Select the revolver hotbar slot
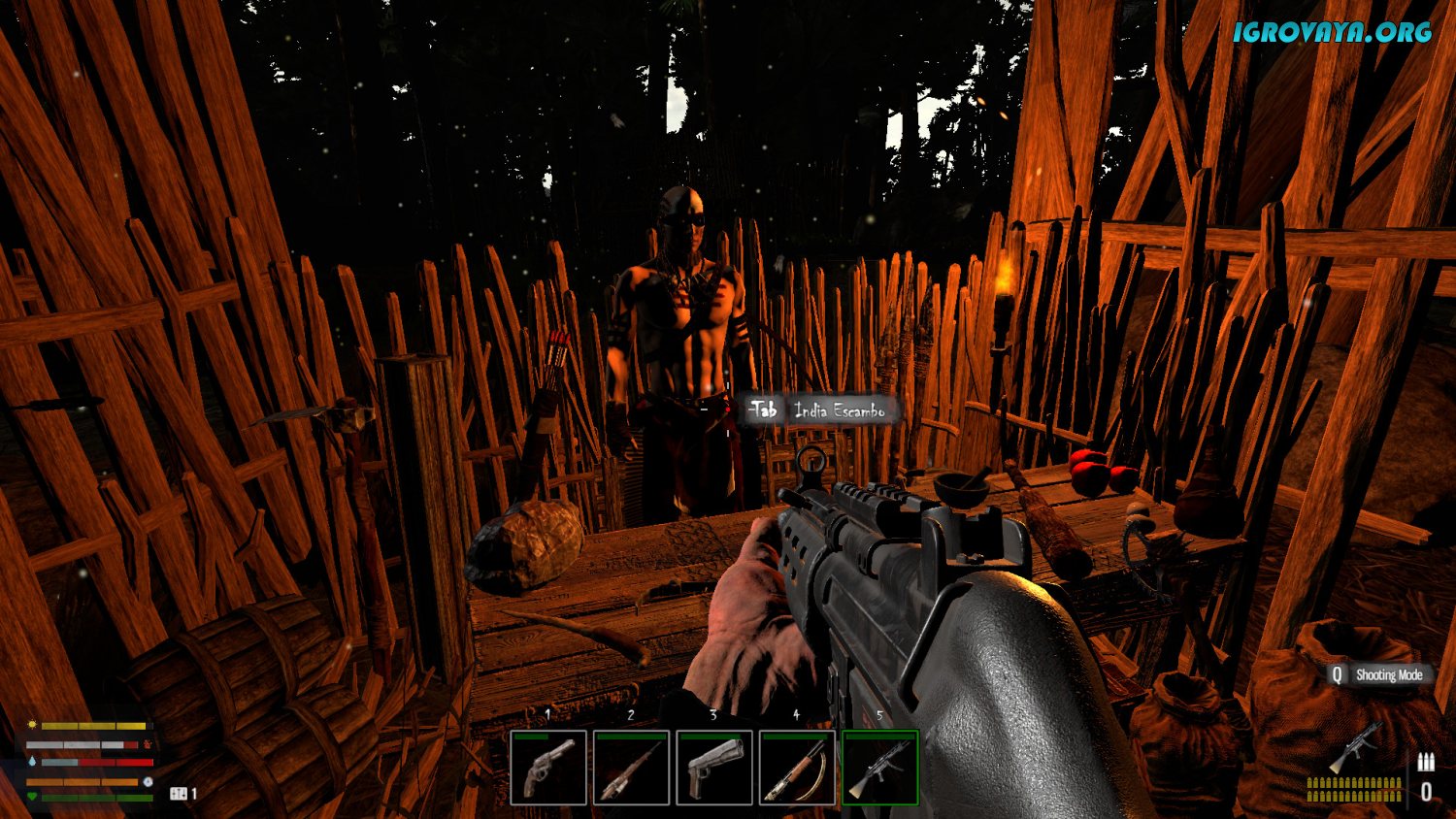Screen dimensions: 1456x819 548,768
